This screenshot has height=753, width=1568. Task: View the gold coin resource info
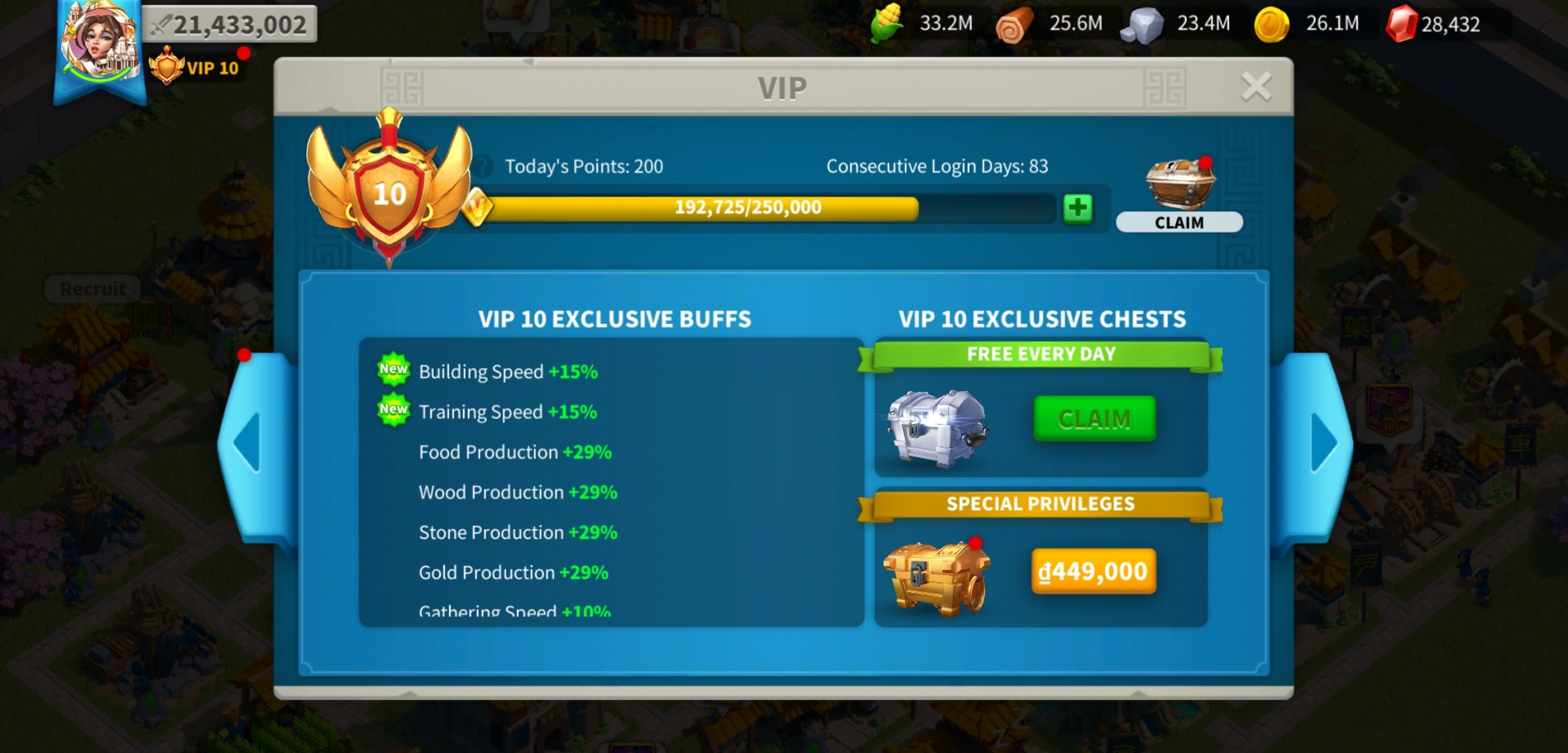pos(1271,23)
